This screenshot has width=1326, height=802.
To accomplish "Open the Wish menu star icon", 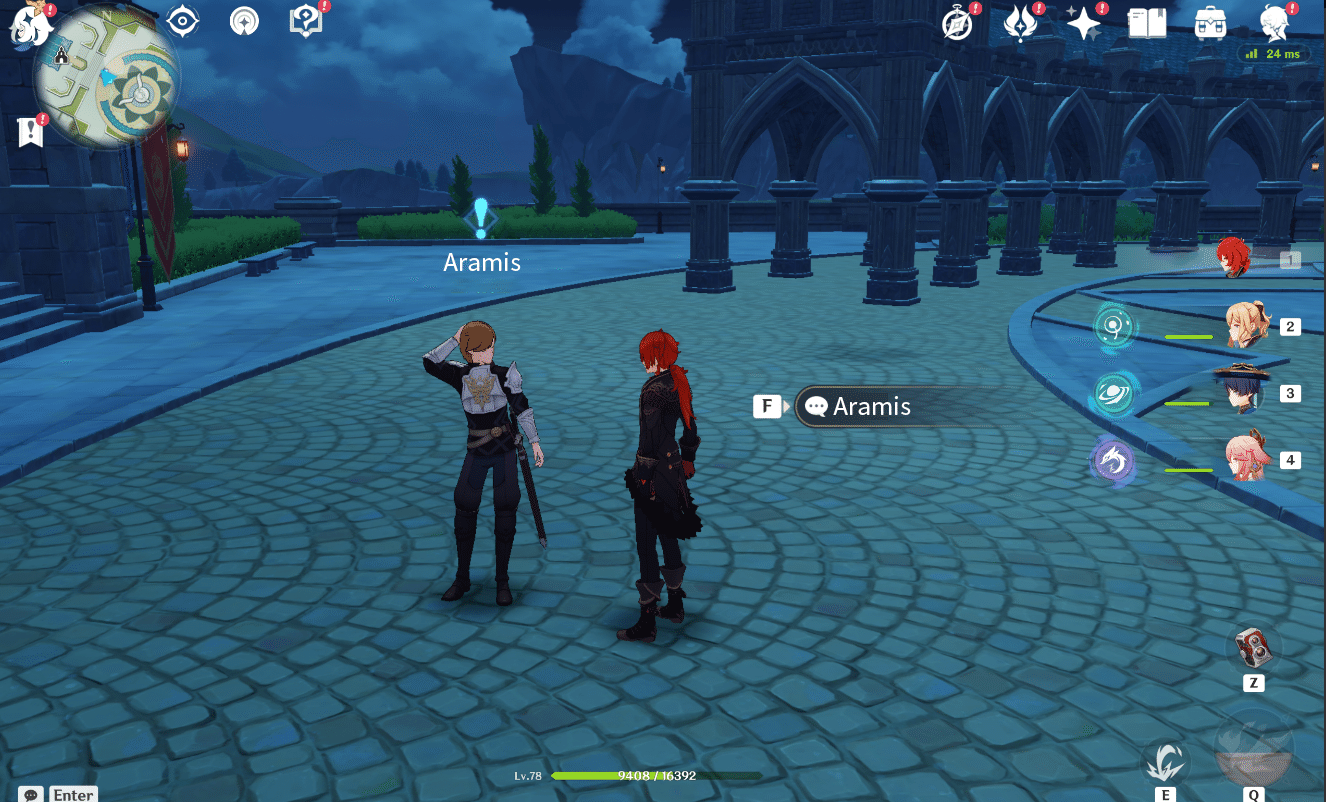I will [x=1084, y=22].
